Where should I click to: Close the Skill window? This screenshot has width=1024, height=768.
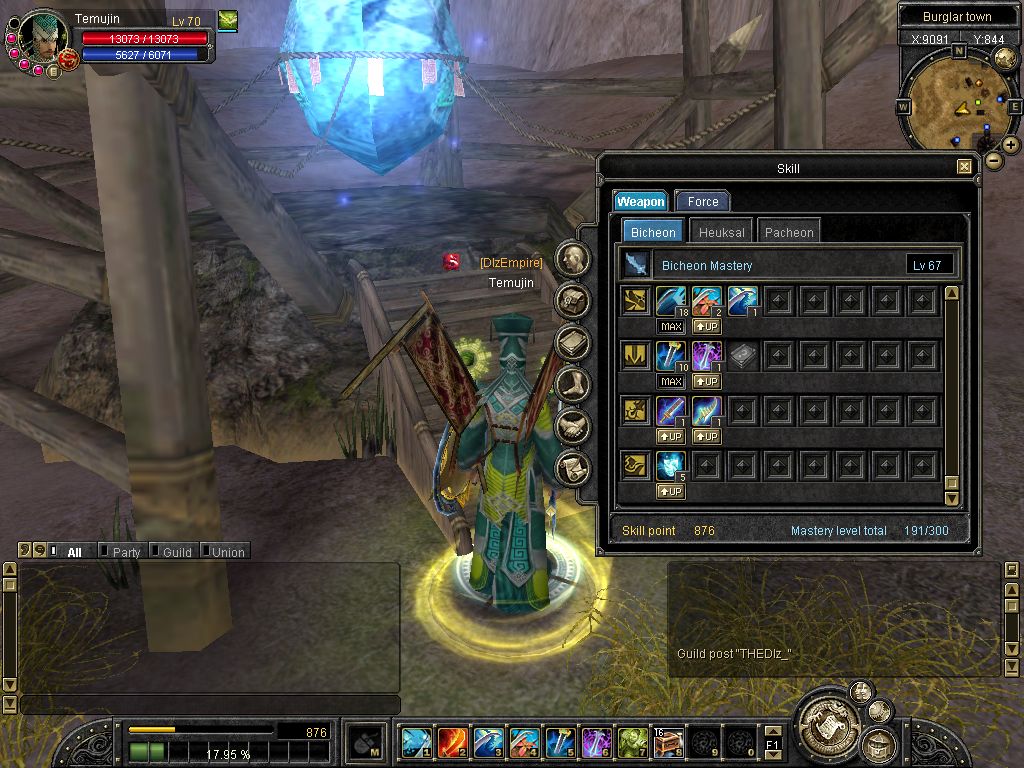click(964, 167)
